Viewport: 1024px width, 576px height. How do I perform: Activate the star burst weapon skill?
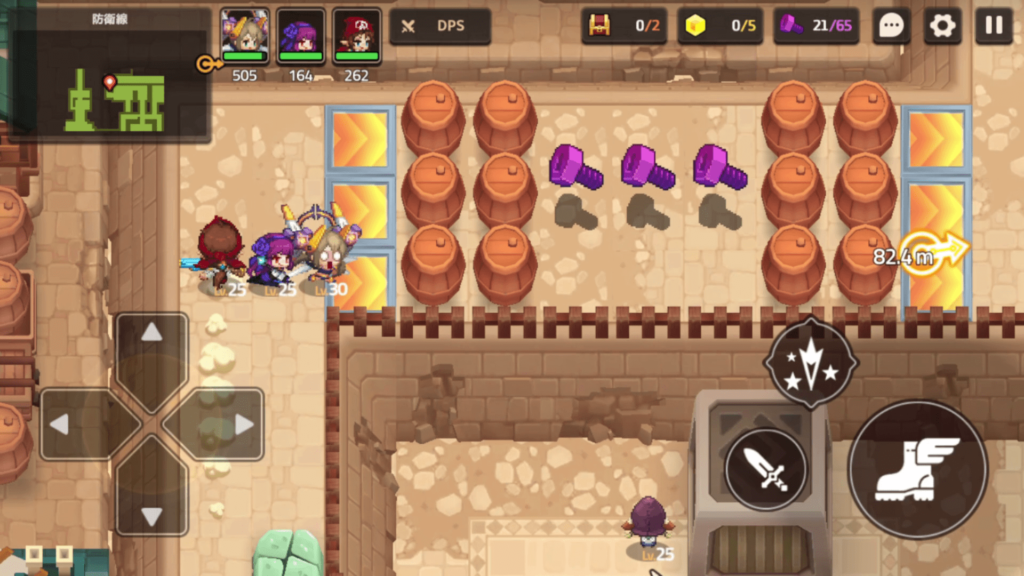coord(811,363)
